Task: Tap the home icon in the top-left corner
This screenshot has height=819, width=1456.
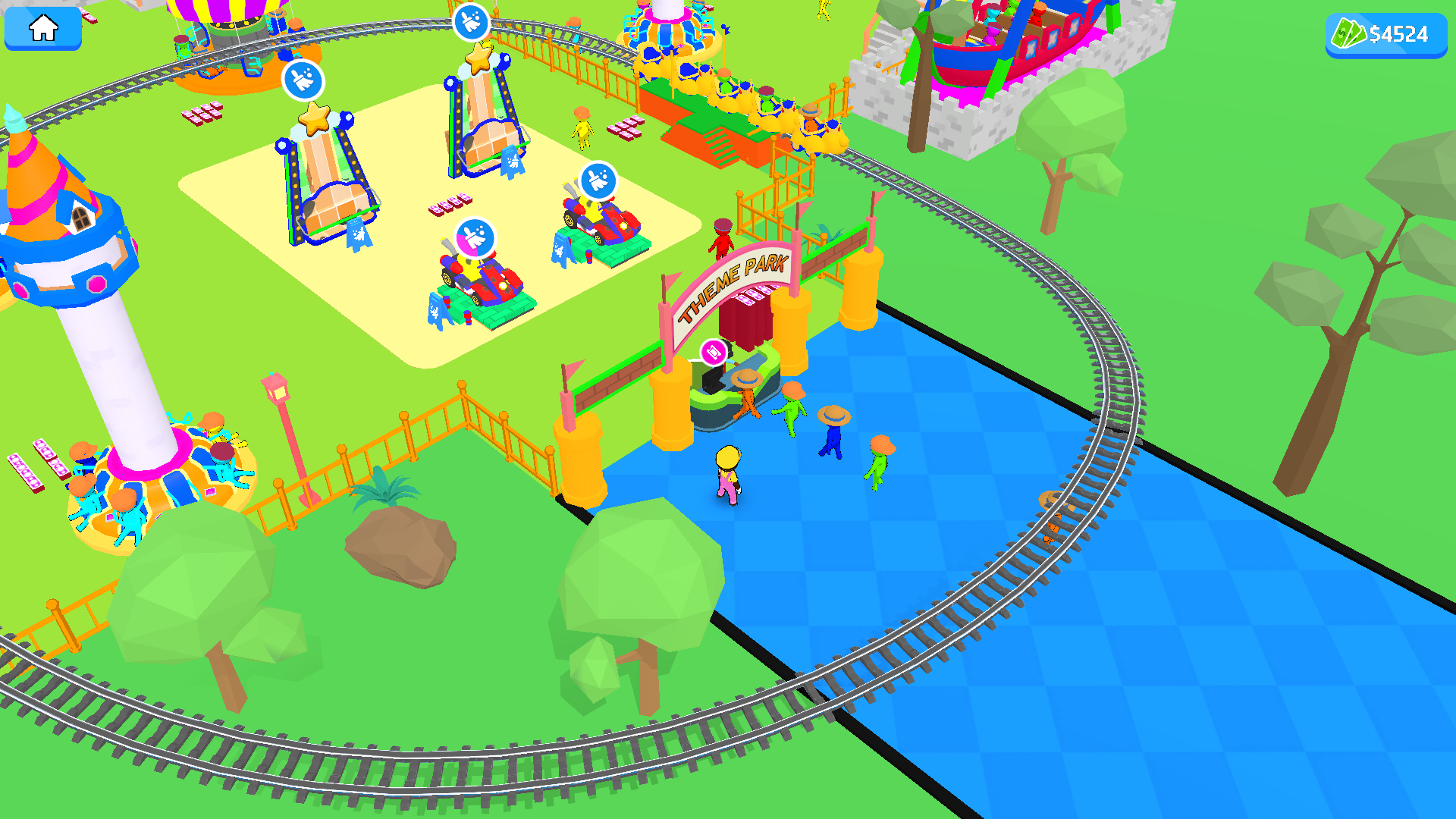Action: tap(42, 27)
